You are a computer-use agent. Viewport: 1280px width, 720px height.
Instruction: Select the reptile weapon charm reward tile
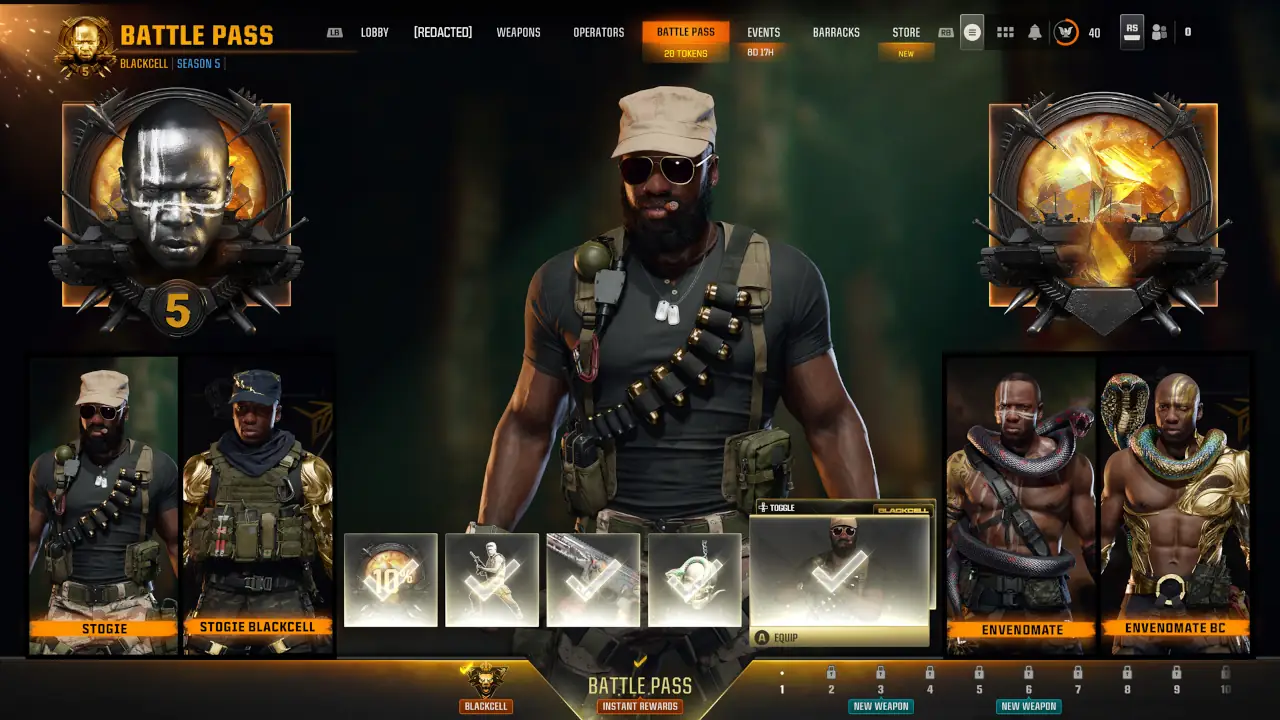pos(694,580)
